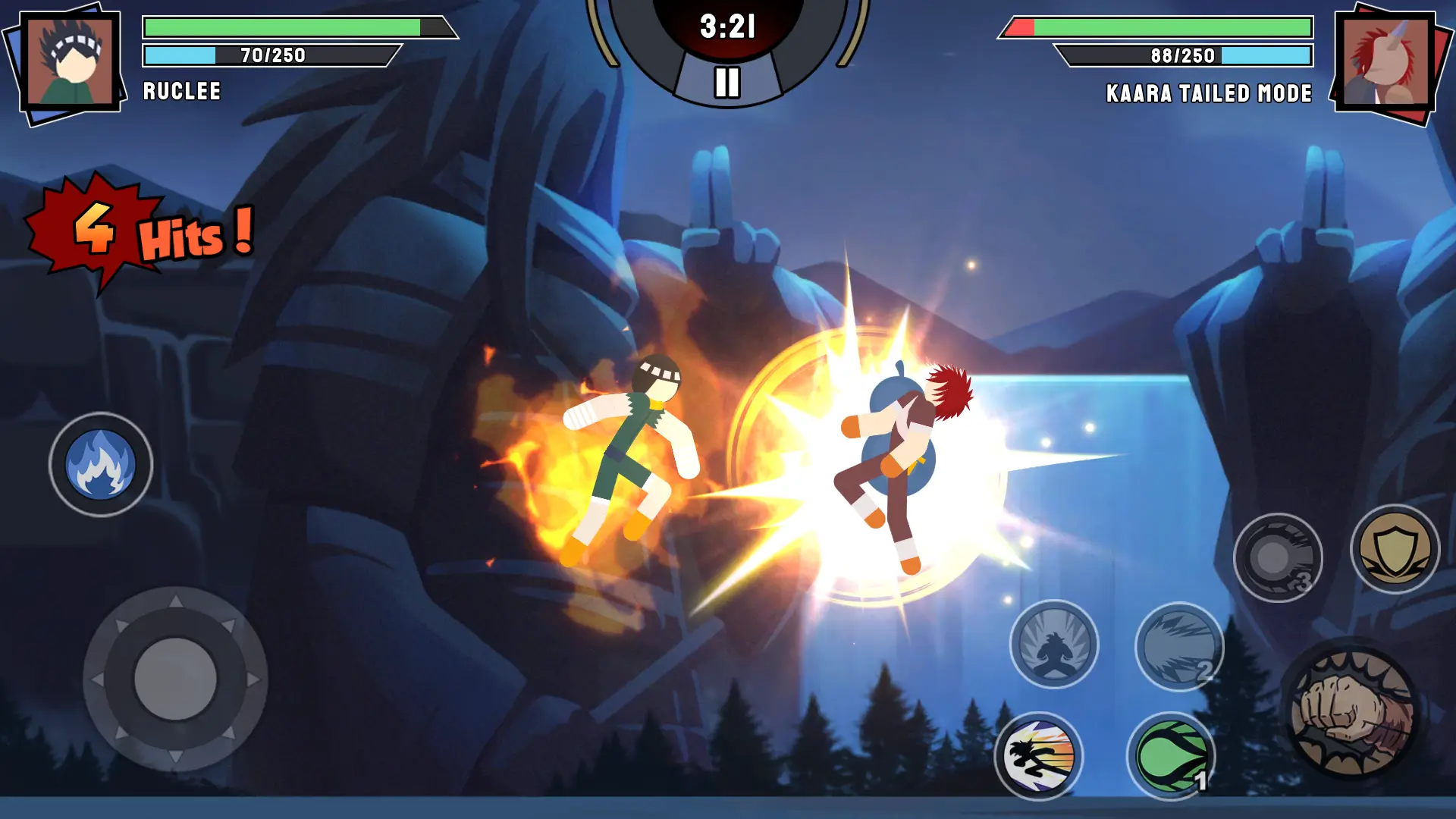Use the power-up aura transformation skill

(x=1053, y=645)
